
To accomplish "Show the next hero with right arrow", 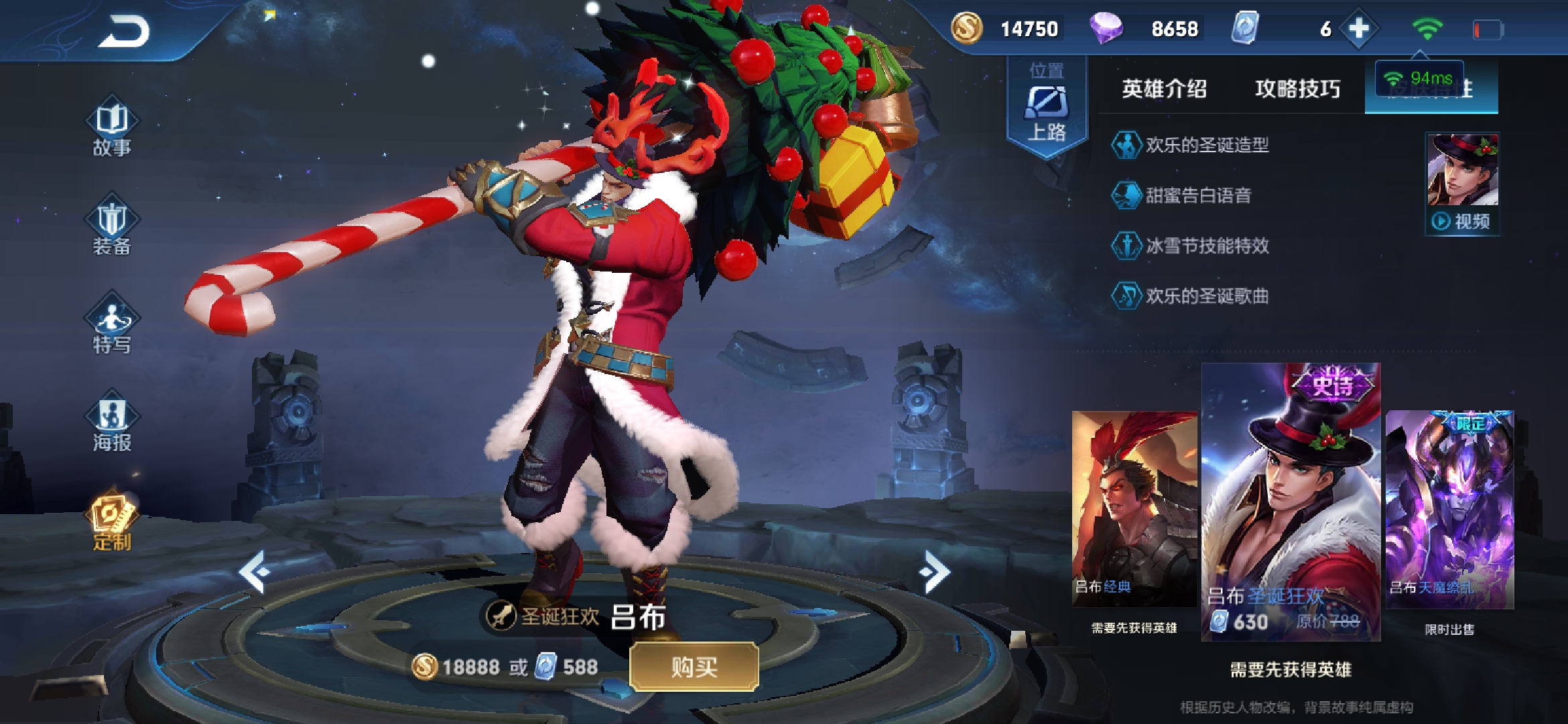I will point(935,572).
